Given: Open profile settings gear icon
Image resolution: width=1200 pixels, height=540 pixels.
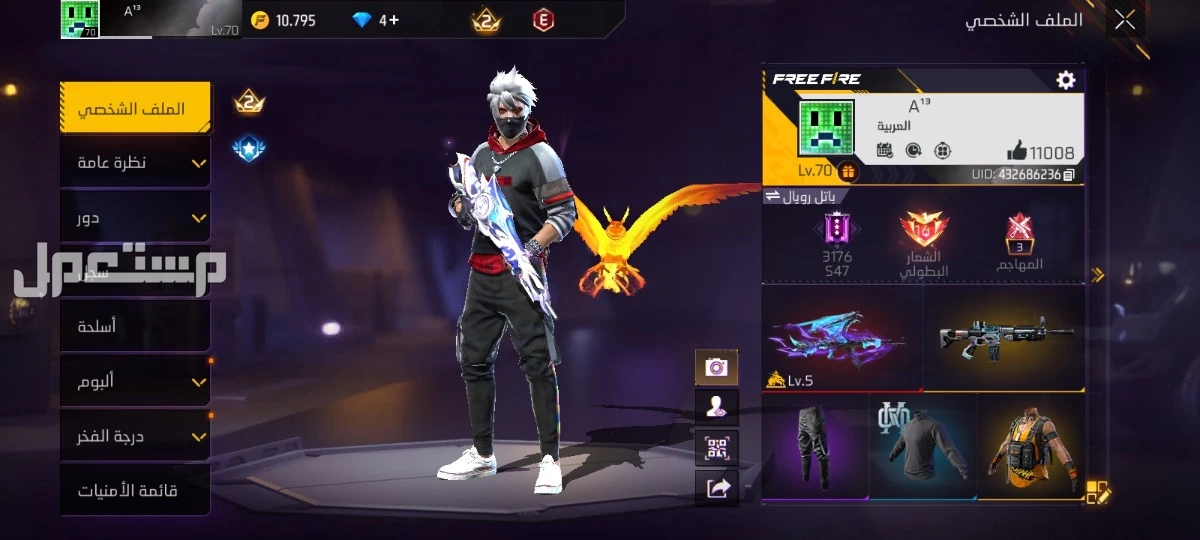Looking at the screenshot, I should [x=1066, y=80].
